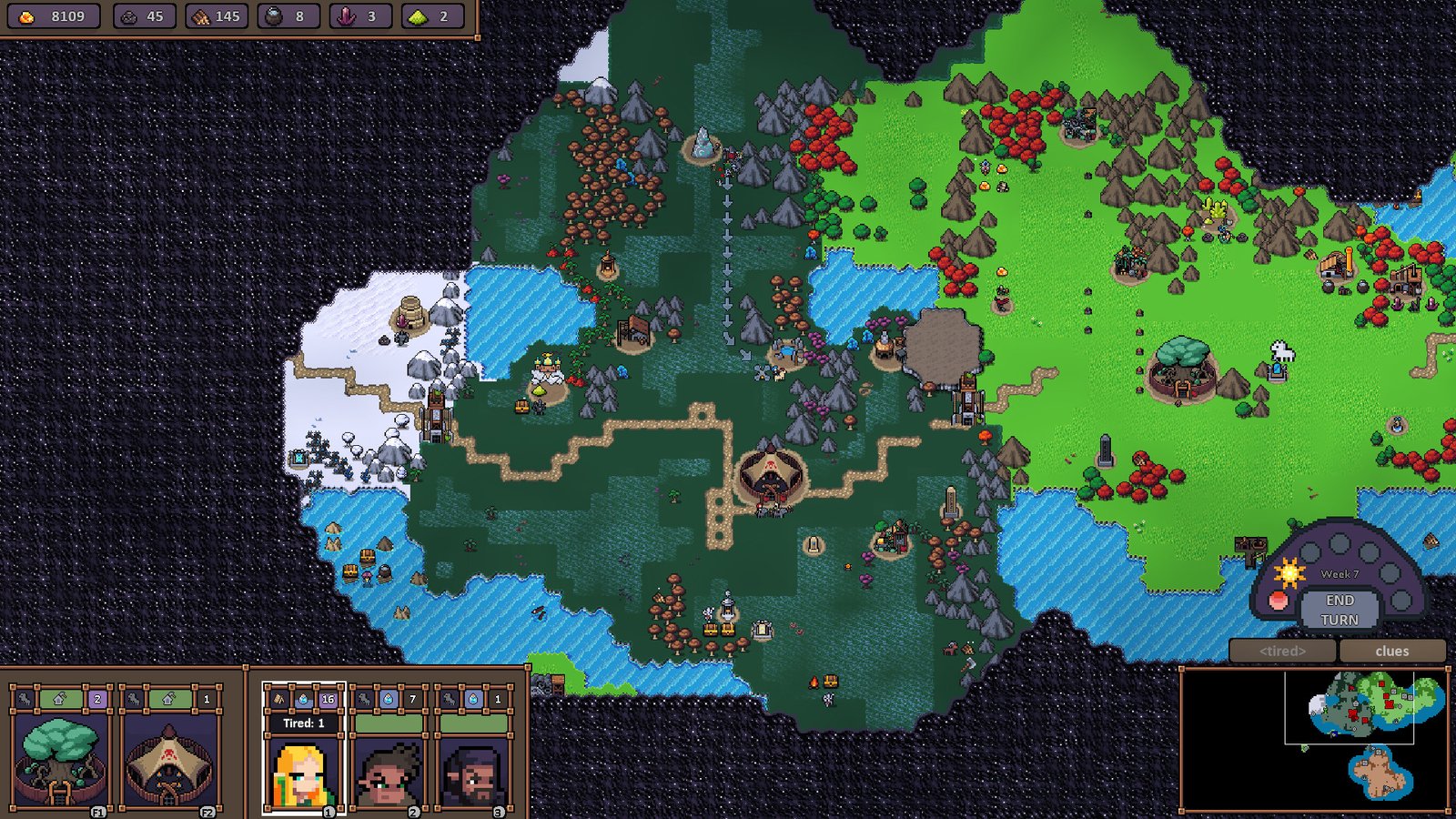
Task: Expand the <tired> panel
Action: pos(1284,652)
